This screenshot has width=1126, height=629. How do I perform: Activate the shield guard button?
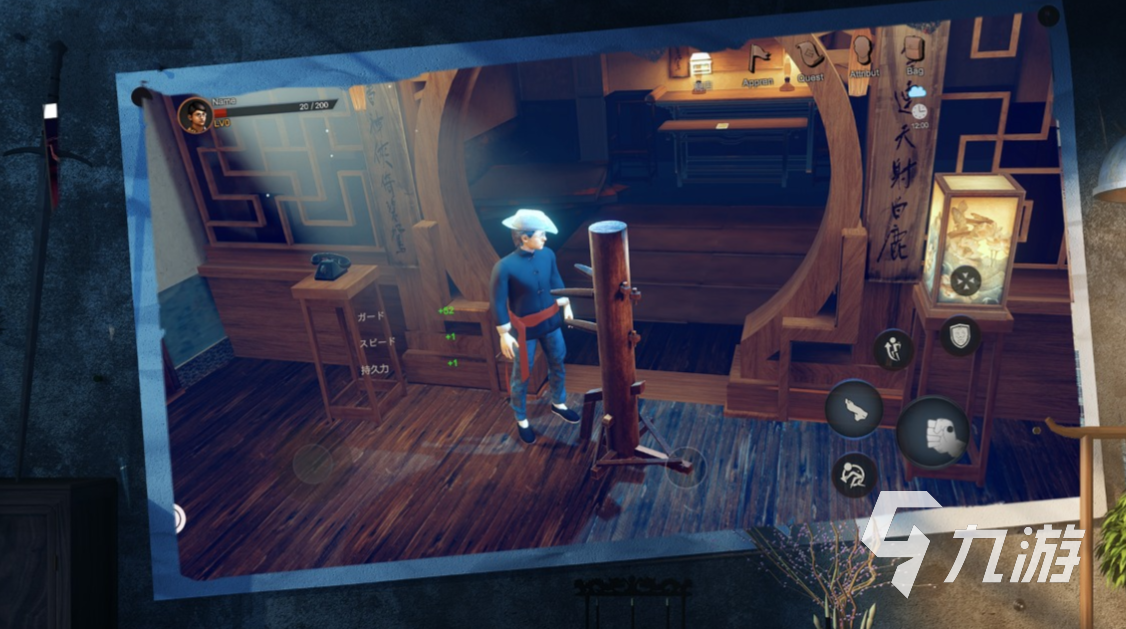(x=960, y=335)
